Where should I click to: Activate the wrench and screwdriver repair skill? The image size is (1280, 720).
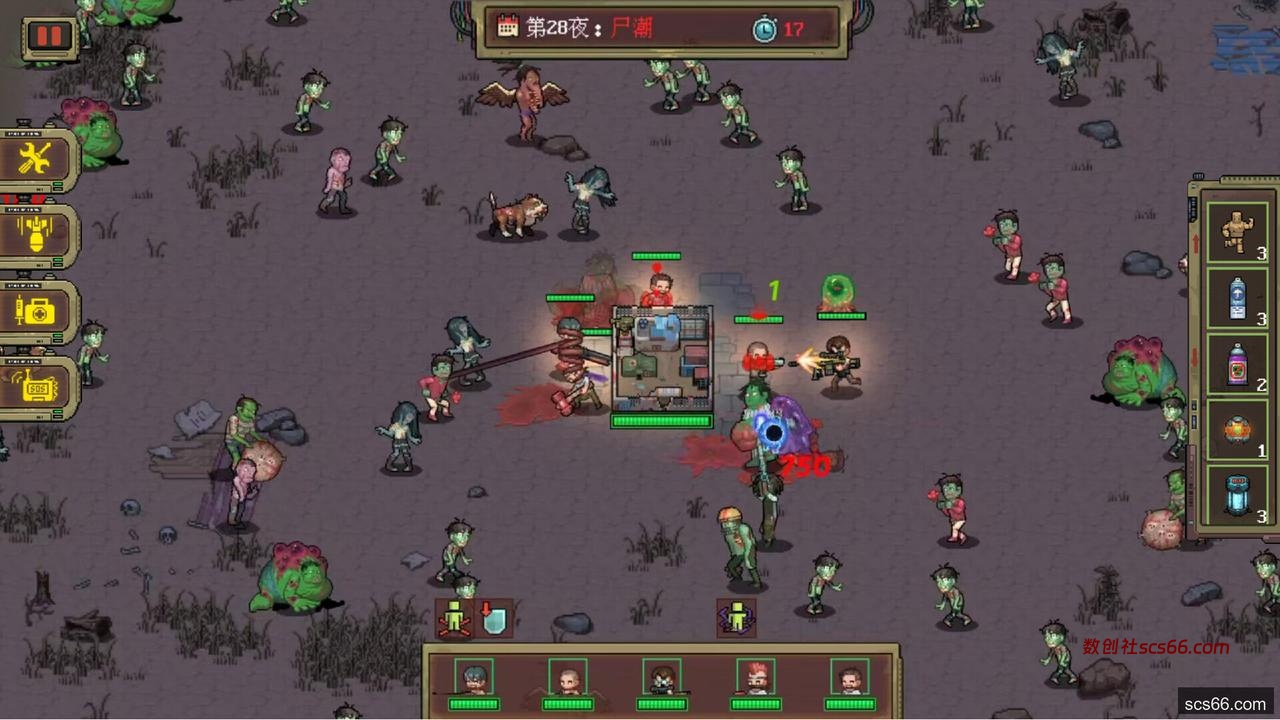coord(36,158)
